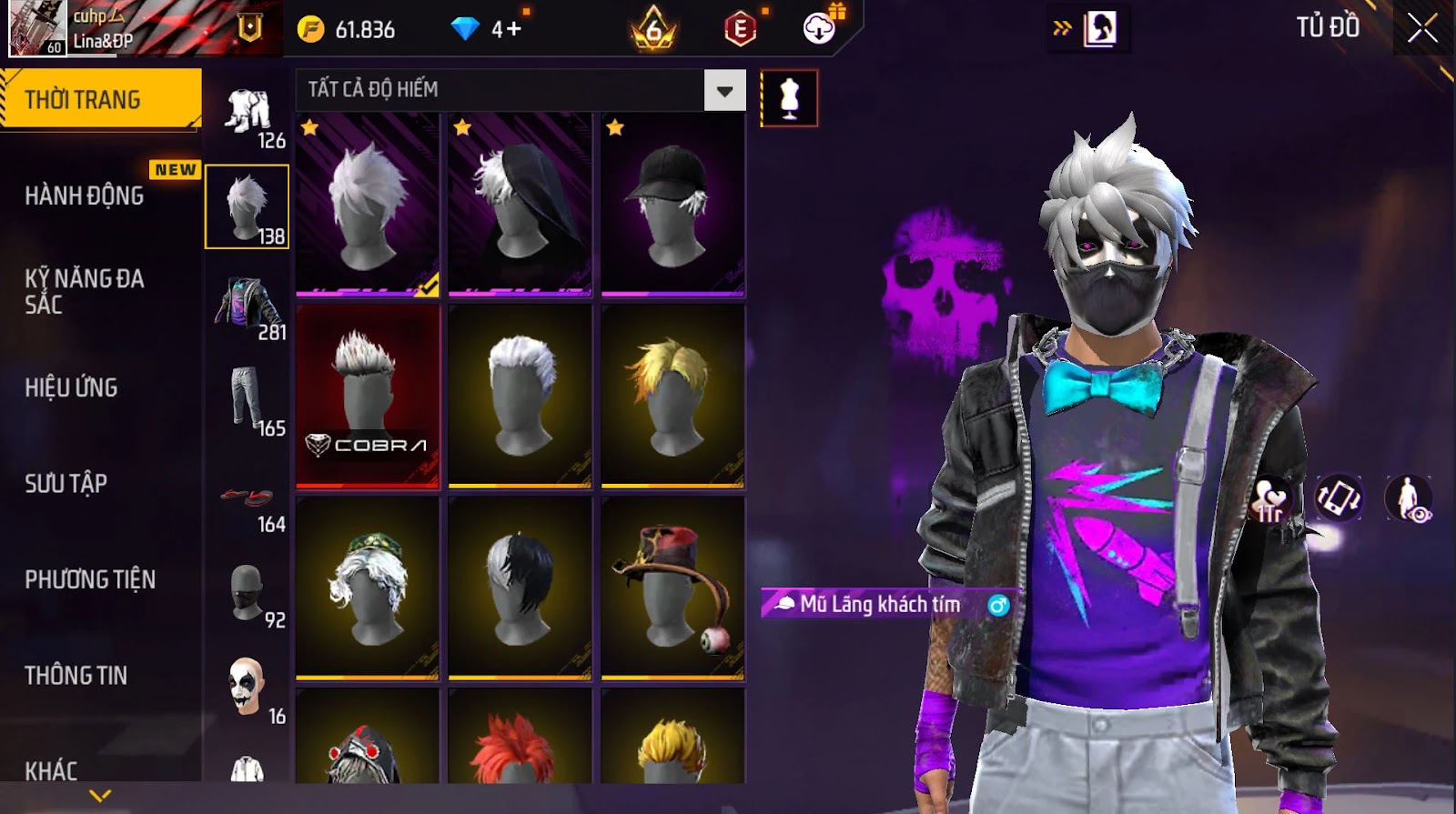Choose the face paint category with 16 items
This screenshot has width=1456, height=814.
(x=248, y=688)
